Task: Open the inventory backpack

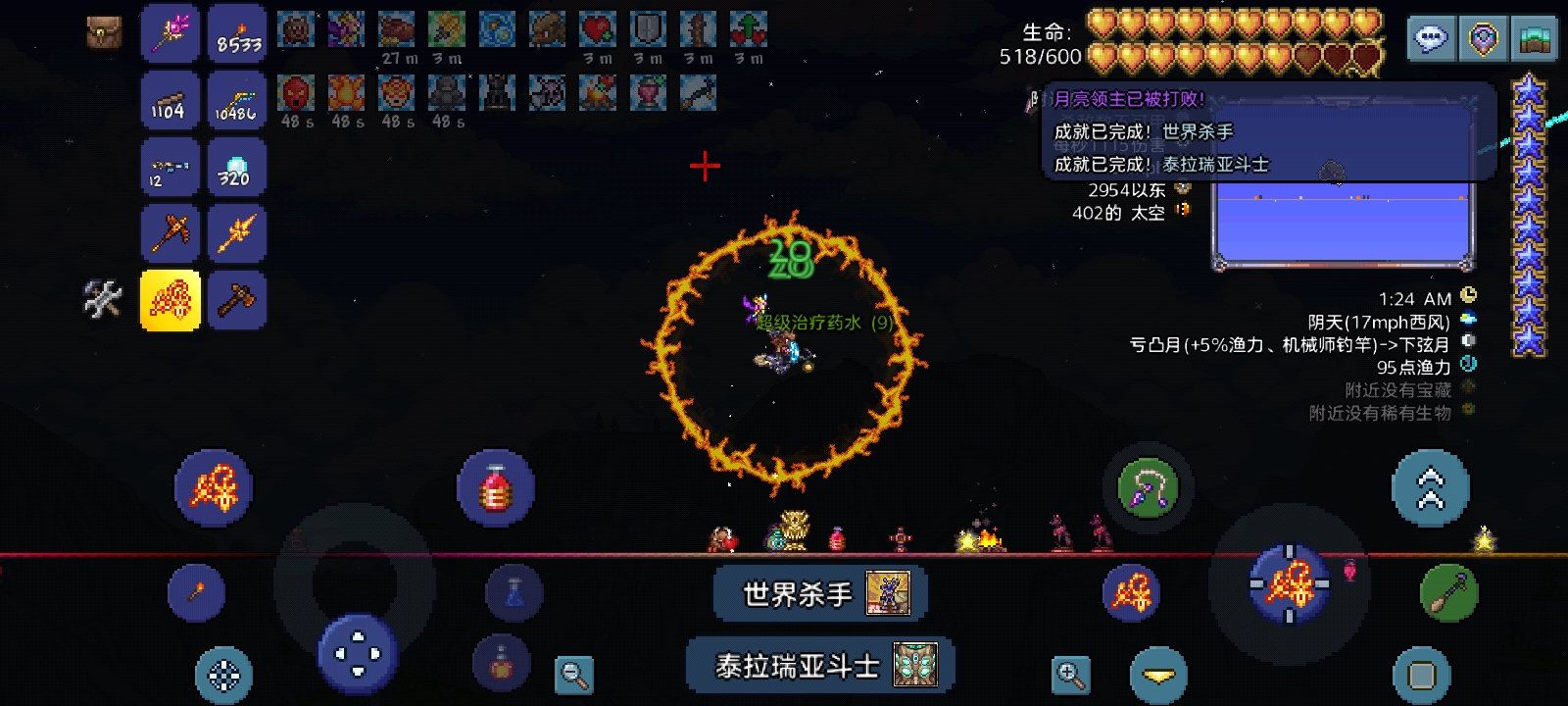Action: [x=103, y=32]
